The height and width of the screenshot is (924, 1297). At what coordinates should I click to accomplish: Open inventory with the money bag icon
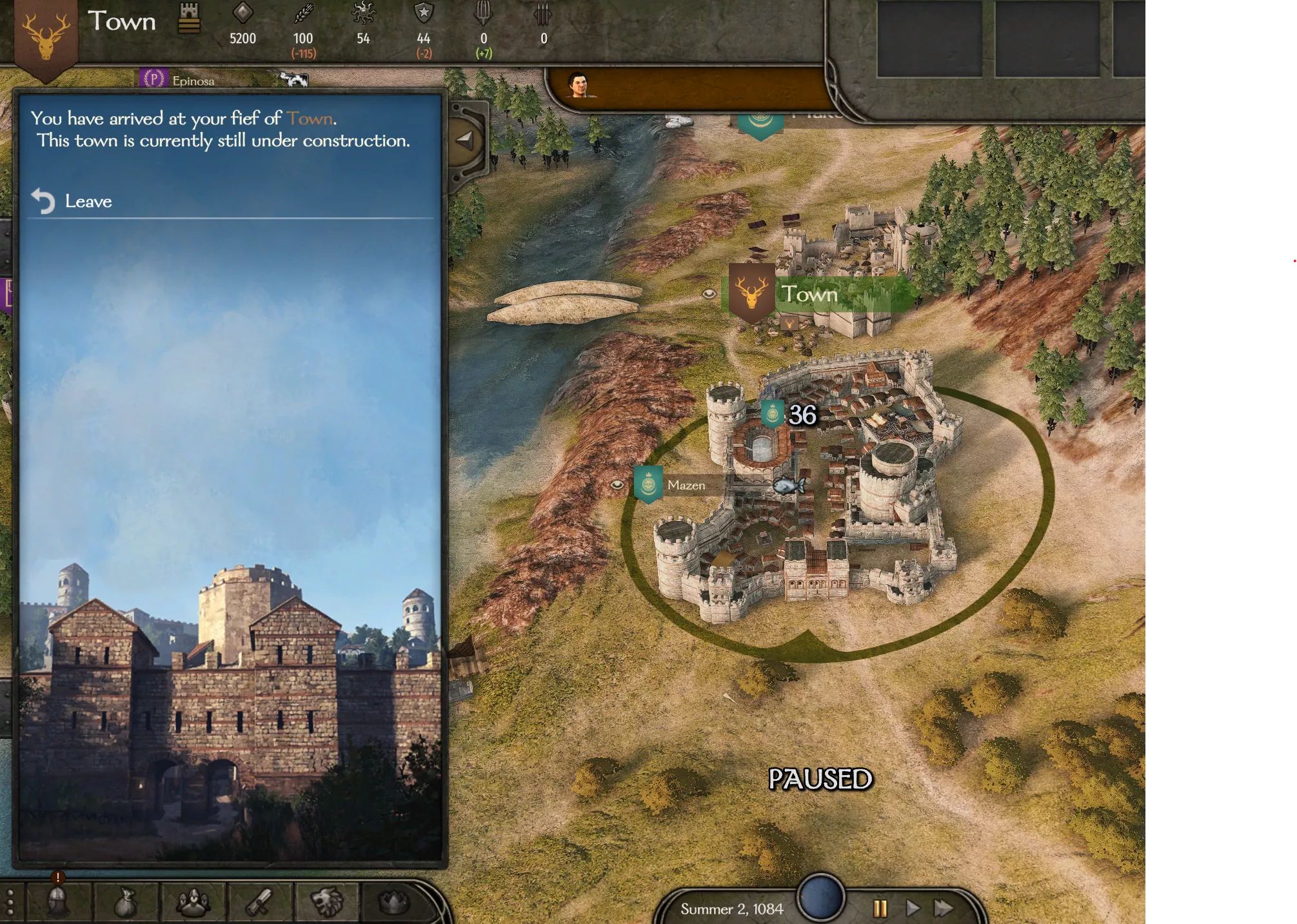tap(126, 901)
